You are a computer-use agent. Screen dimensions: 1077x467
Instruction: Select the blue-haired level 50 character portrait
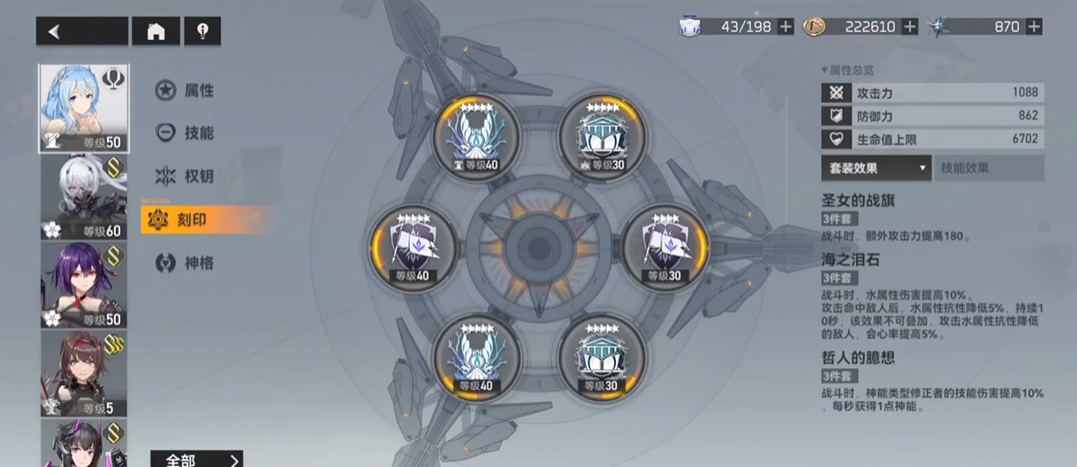83,109
